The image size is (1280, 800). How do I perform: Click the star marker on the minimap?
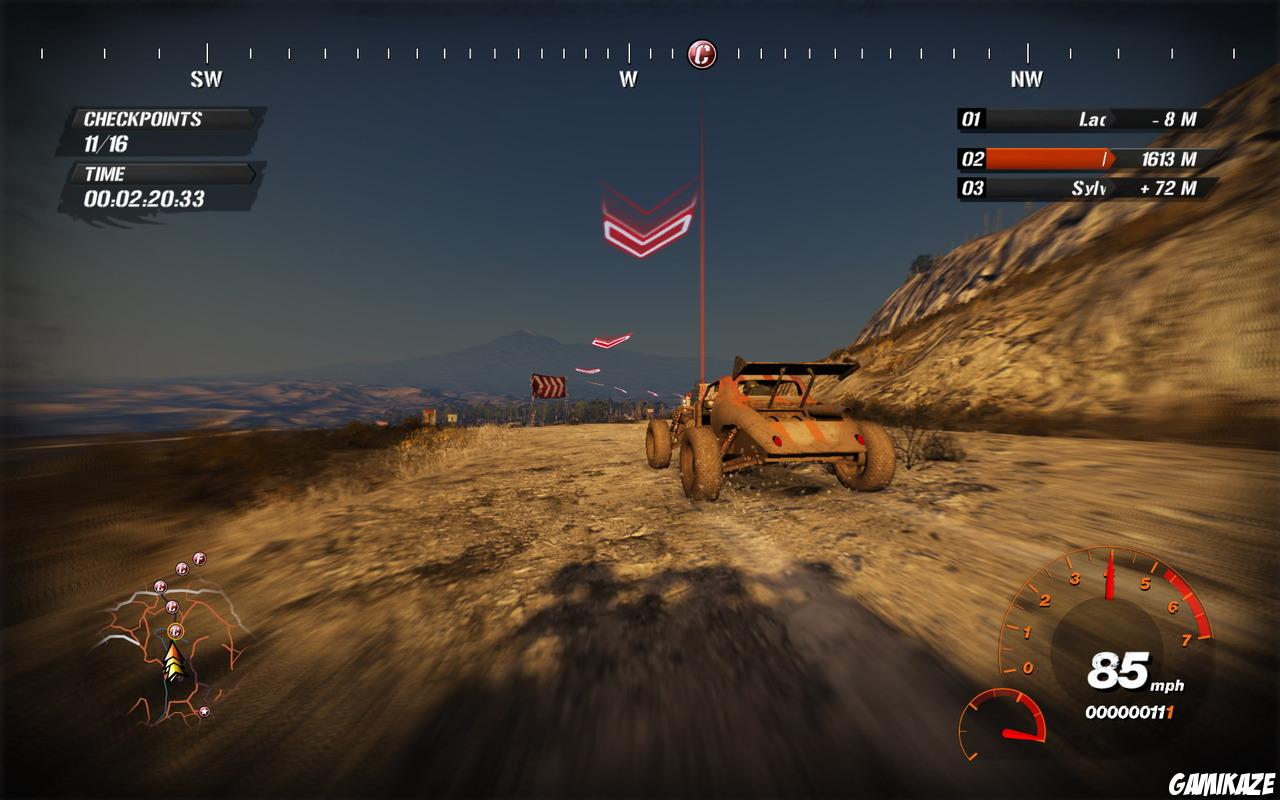[x=204, y=712]
